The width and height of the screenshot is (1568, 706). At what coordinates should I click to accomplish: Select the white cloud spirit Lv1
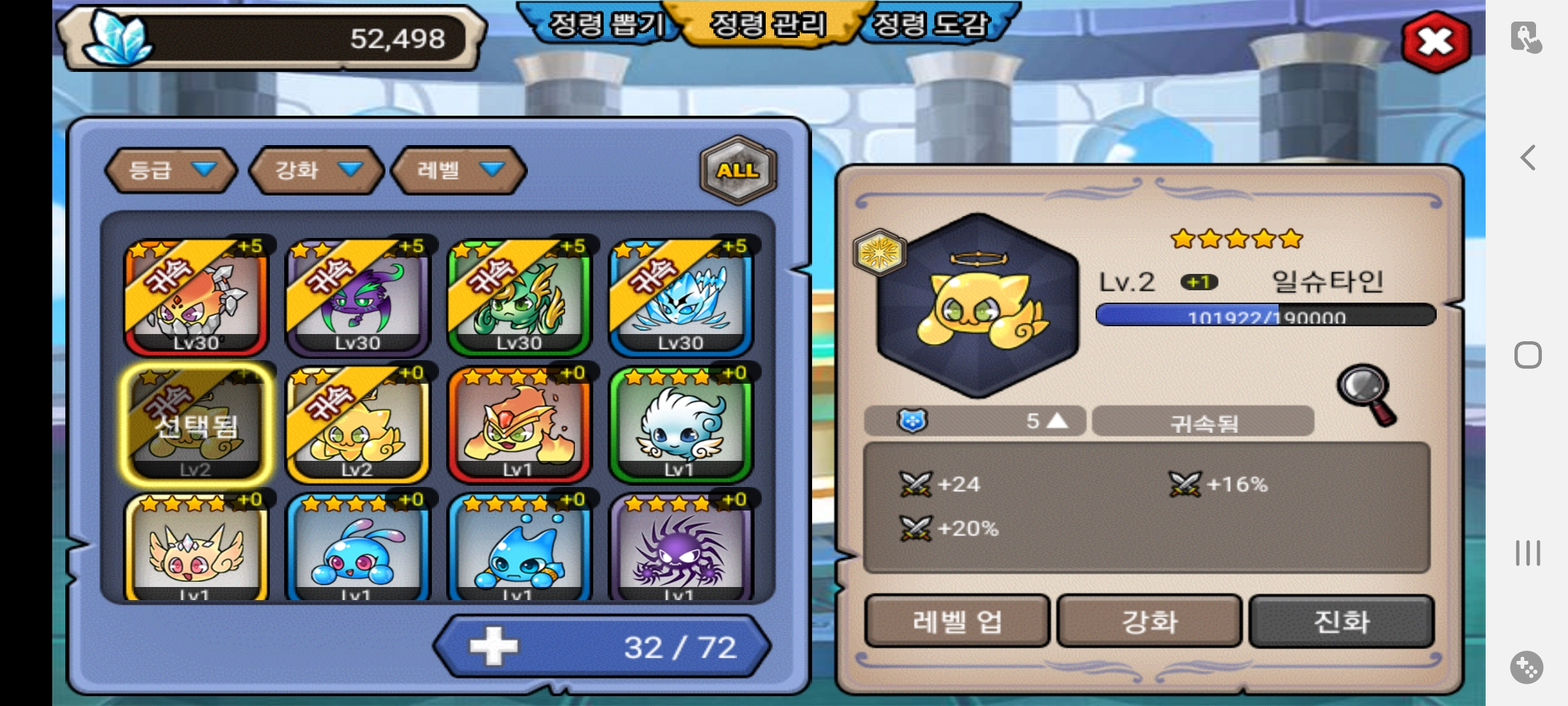(x=681, y=424)
